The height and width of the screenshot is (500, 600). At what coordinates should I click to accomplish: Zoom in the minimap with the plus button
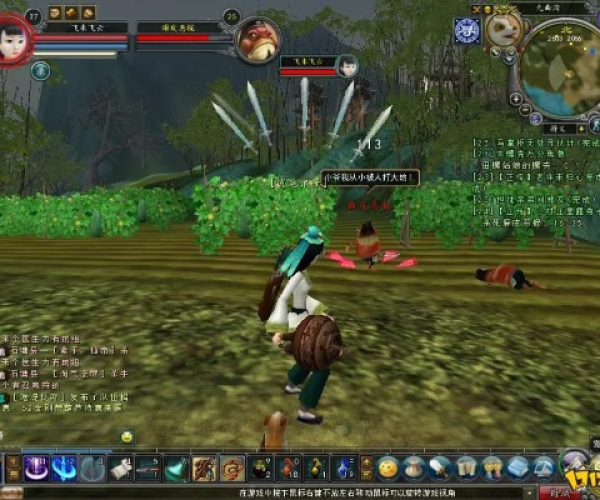click(x=516, y=100)
